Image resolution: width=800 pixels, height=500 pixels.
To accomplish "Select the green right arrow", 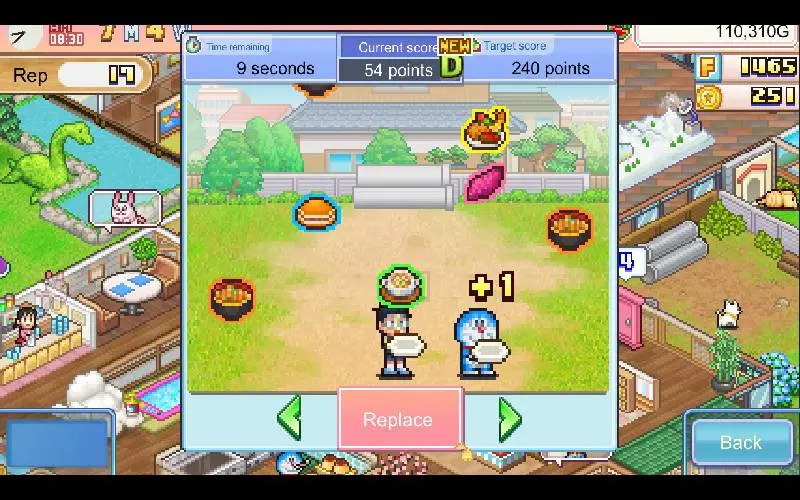I will pos(509,419).
